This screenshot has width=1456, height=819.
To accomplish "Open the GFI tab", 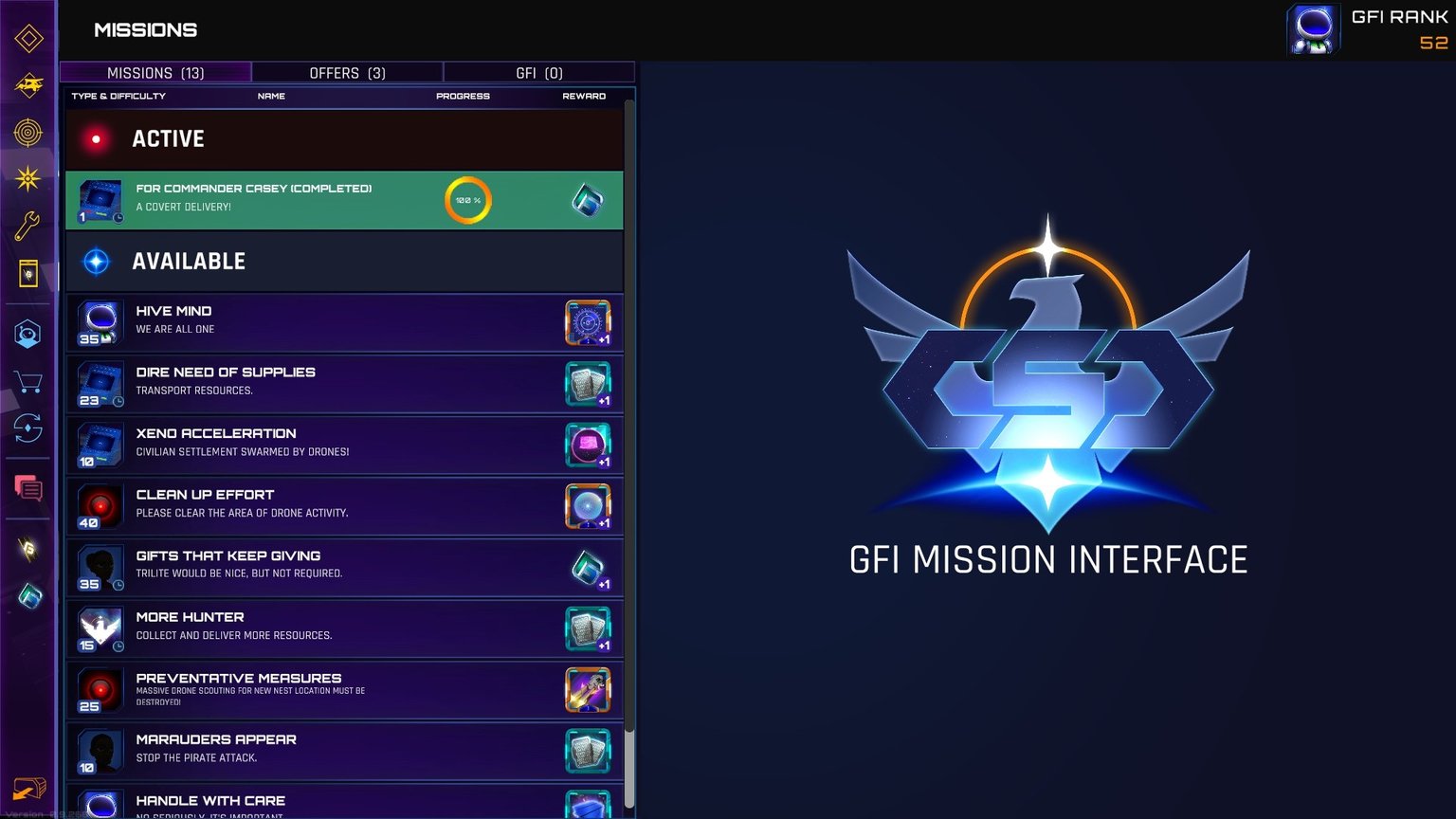I will tap(538, 73).
